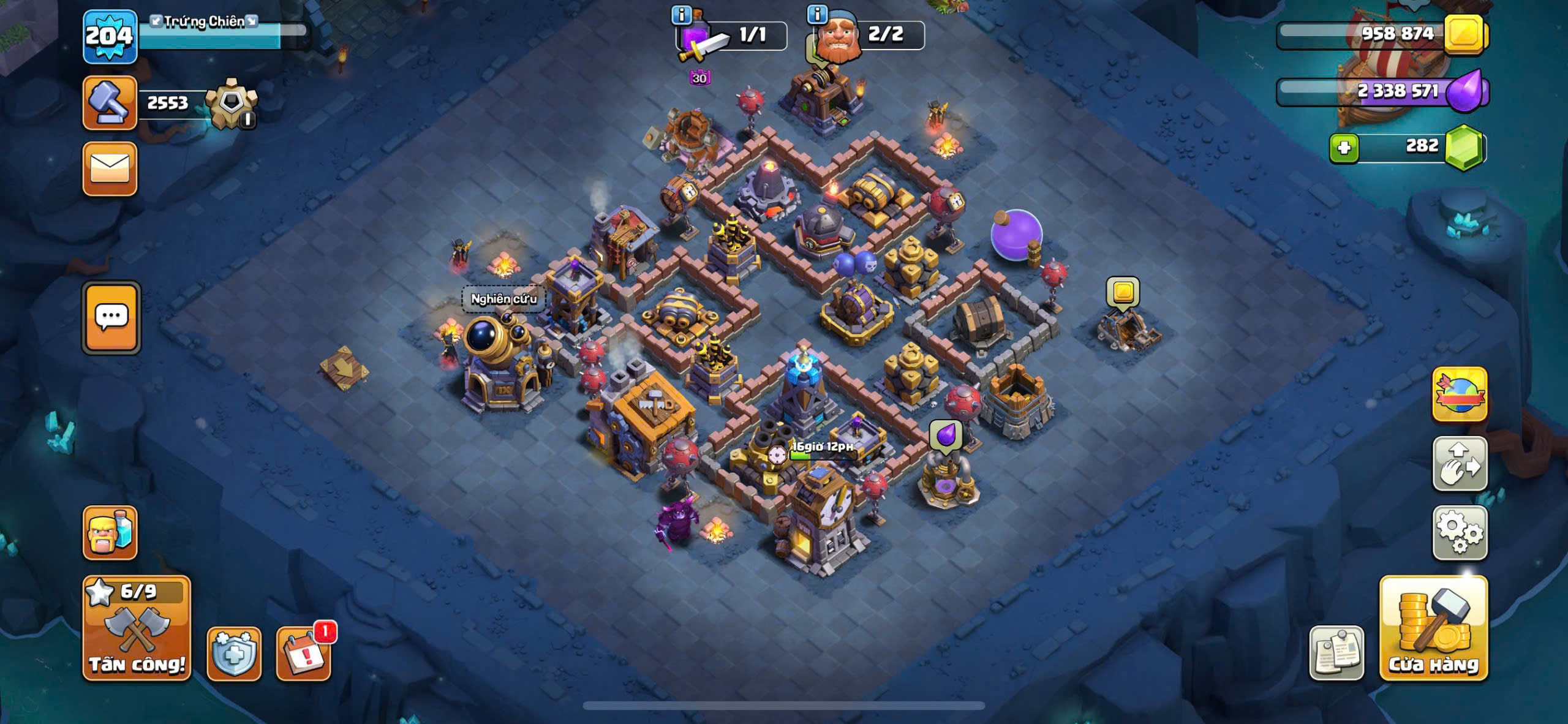This screenshot has height=724, width=1568.
Task: Open the layout editor hand button
Action: coord(1460,464)
